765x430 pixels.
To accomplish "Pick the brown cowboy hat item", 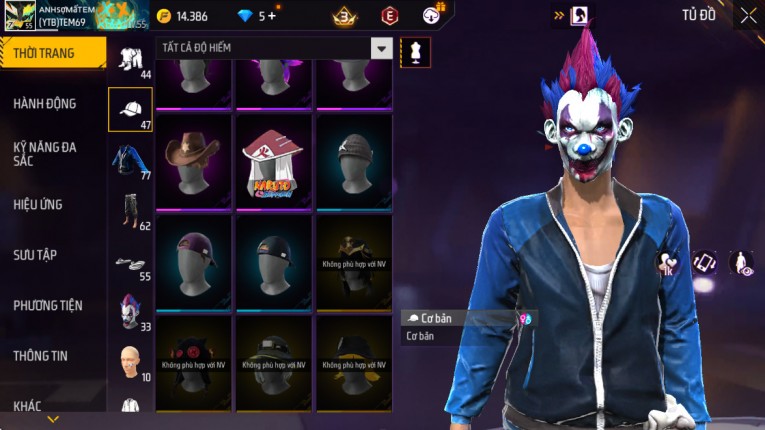I will (193, 160).
